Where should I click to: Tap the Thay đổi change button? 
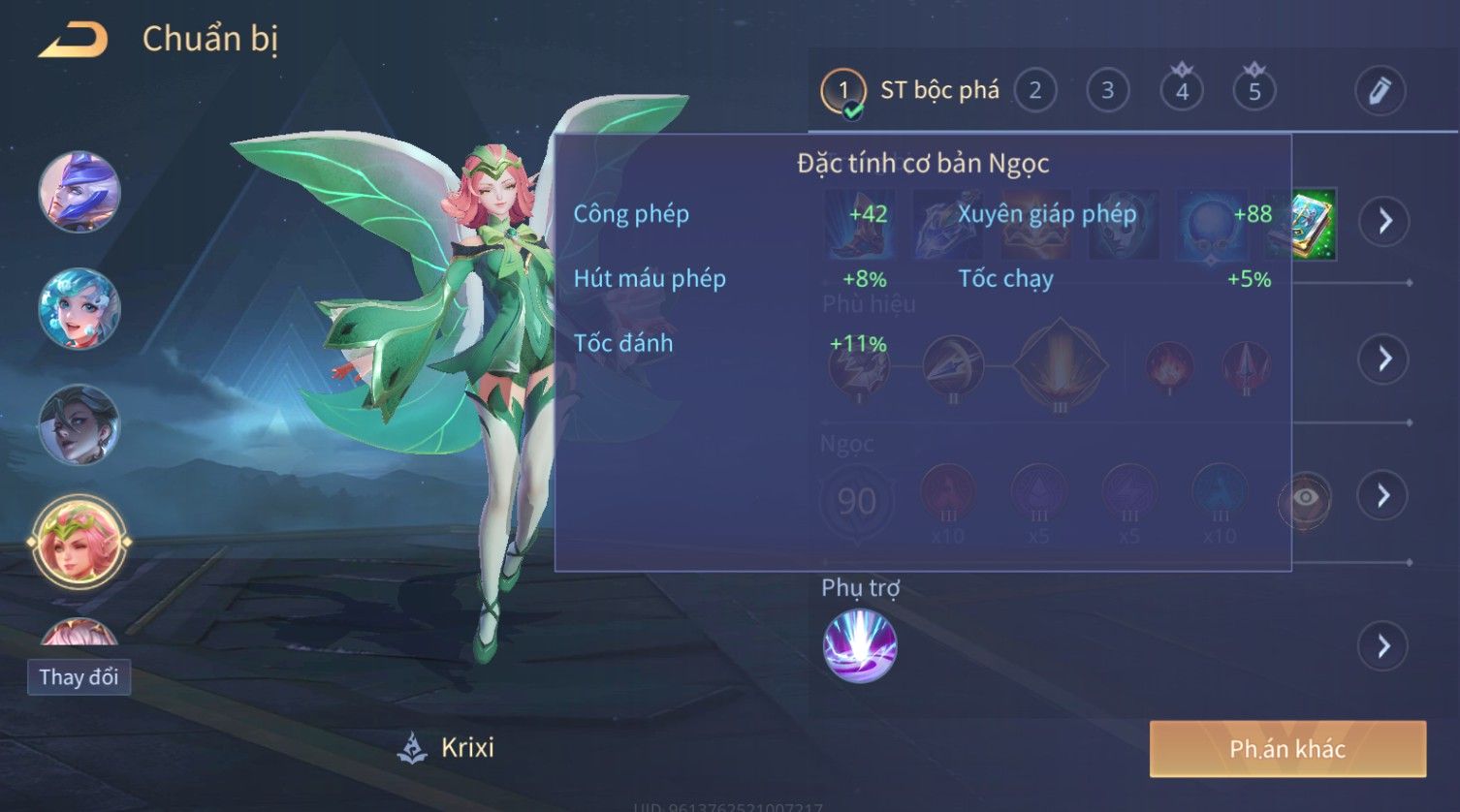point(79,676)
